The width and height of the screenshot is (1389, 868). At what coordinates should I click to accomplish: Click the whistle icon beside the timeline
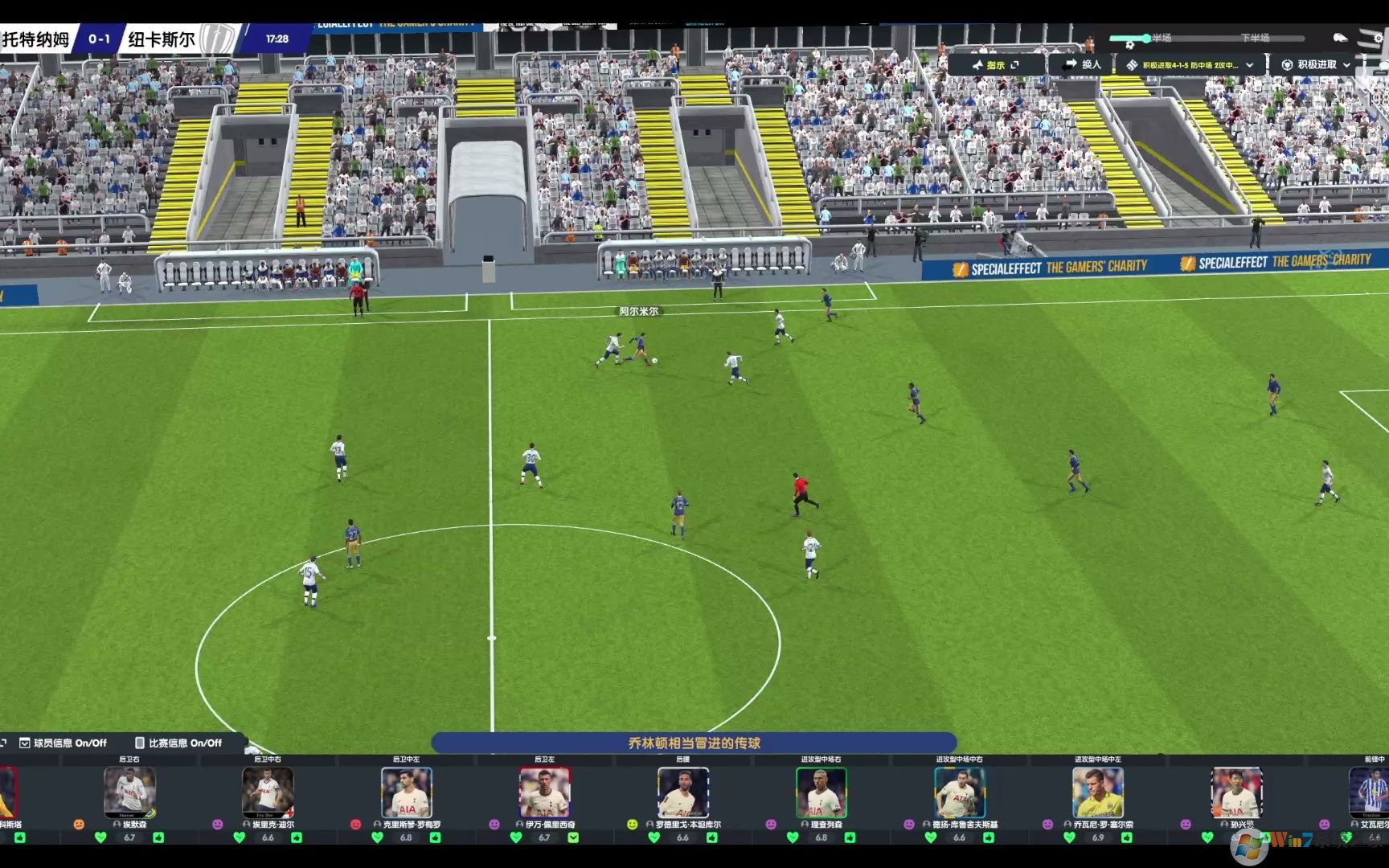coord(1340,38)
